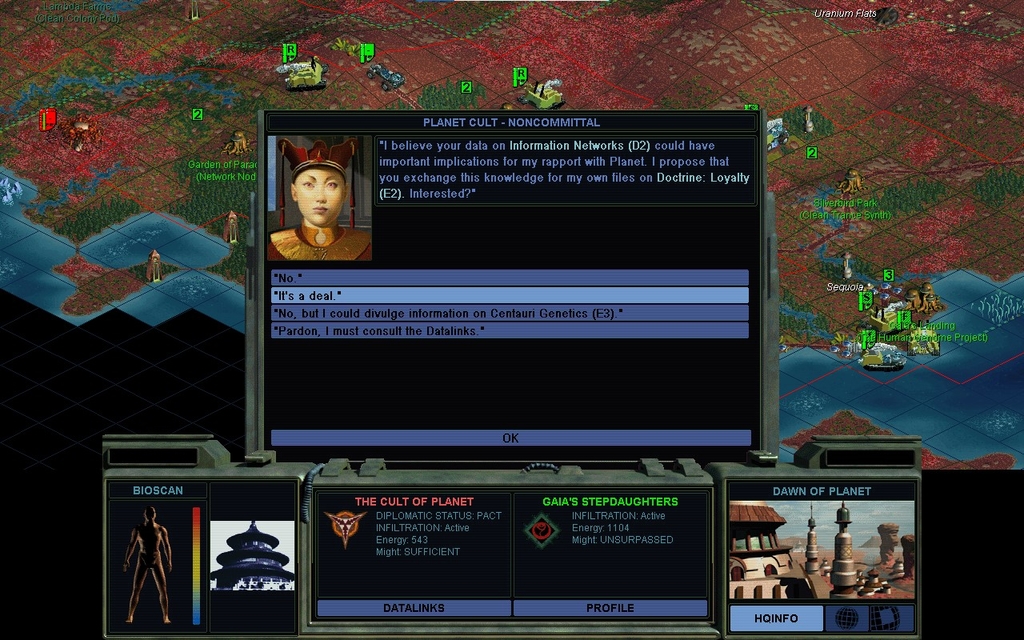Click the letter D grid icon
The width and height of the screenshot is (1024, 640).
885,619
